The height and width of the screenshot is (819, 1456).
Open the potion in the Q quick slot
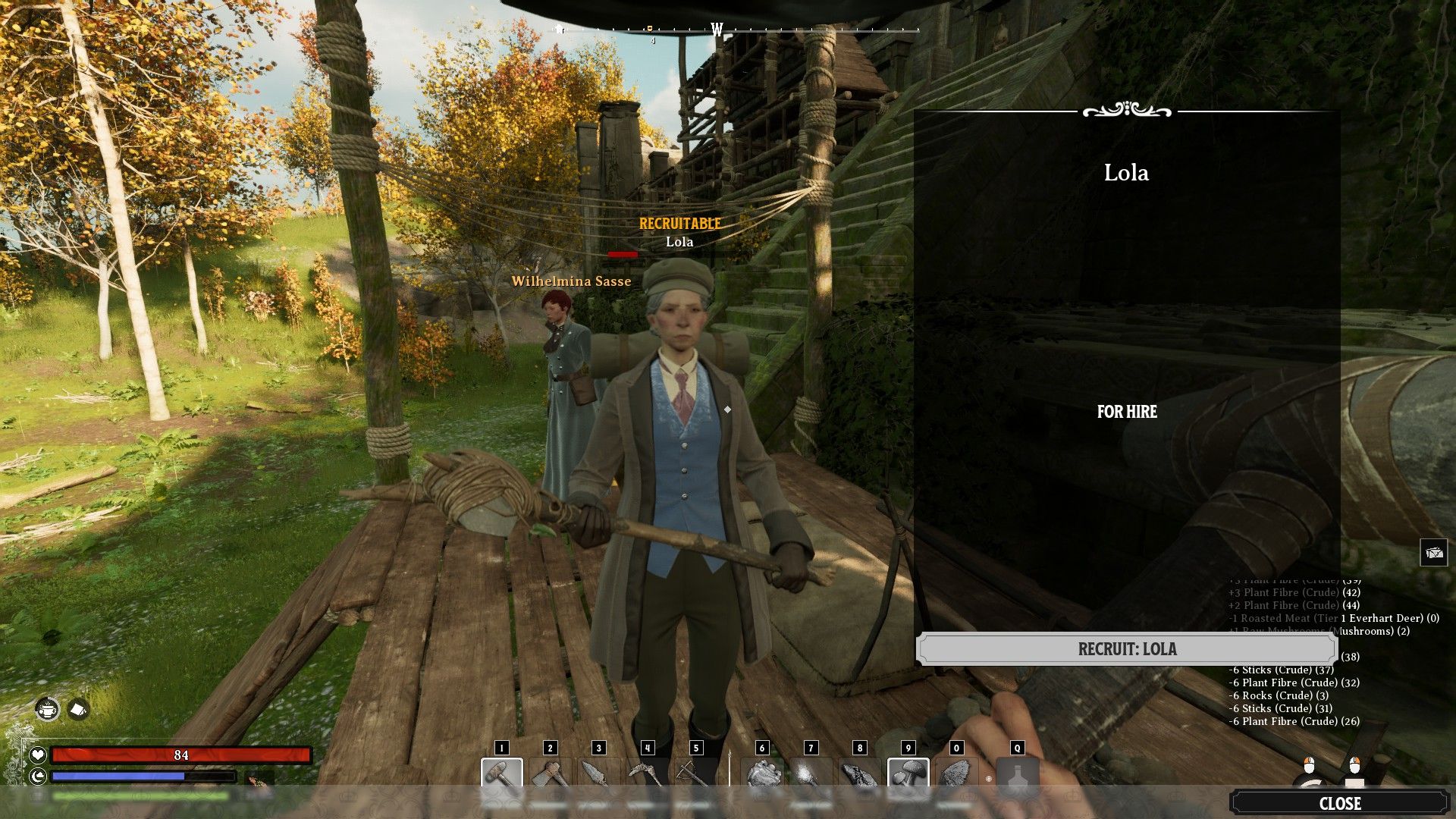pyautogui.click(x=1019, y=774)
